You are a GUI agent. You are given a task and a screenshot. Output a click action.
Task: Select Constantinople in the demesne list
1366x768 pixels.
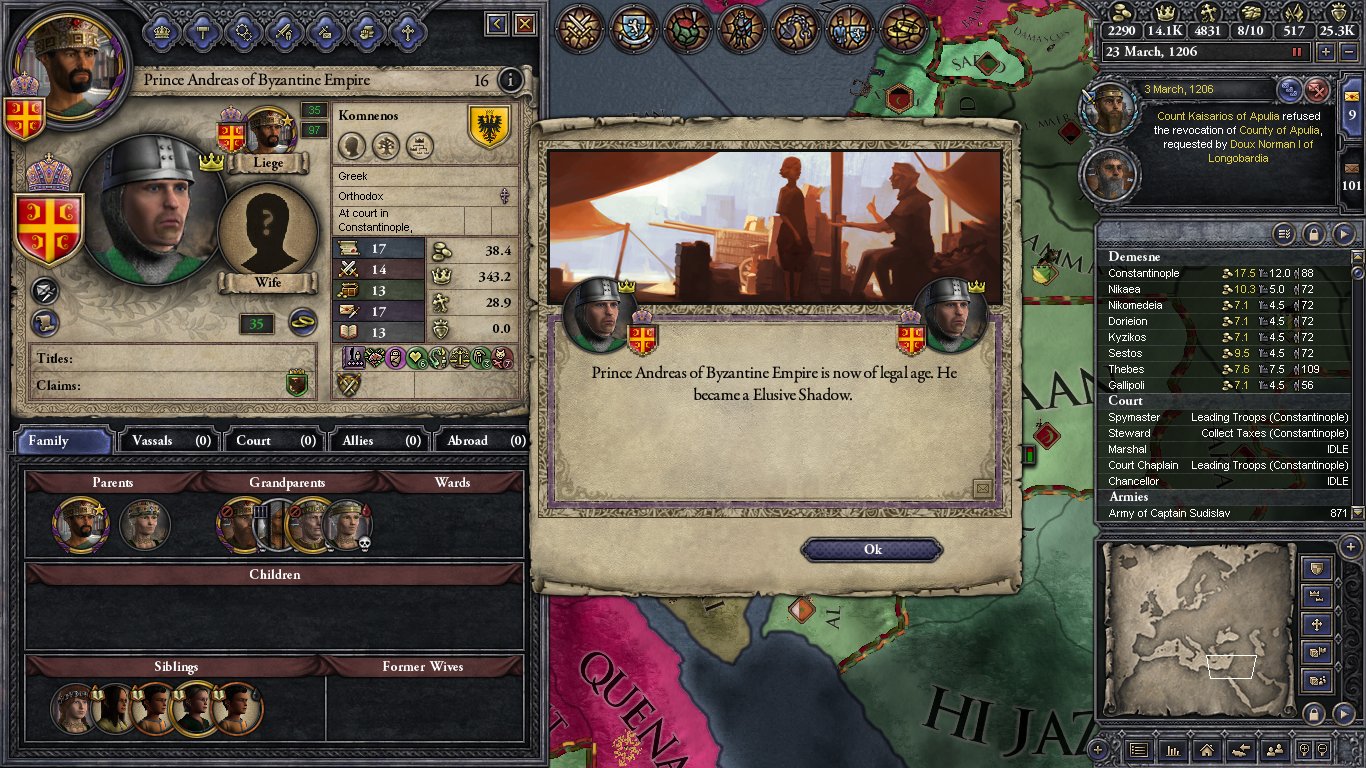point(1144,273)
